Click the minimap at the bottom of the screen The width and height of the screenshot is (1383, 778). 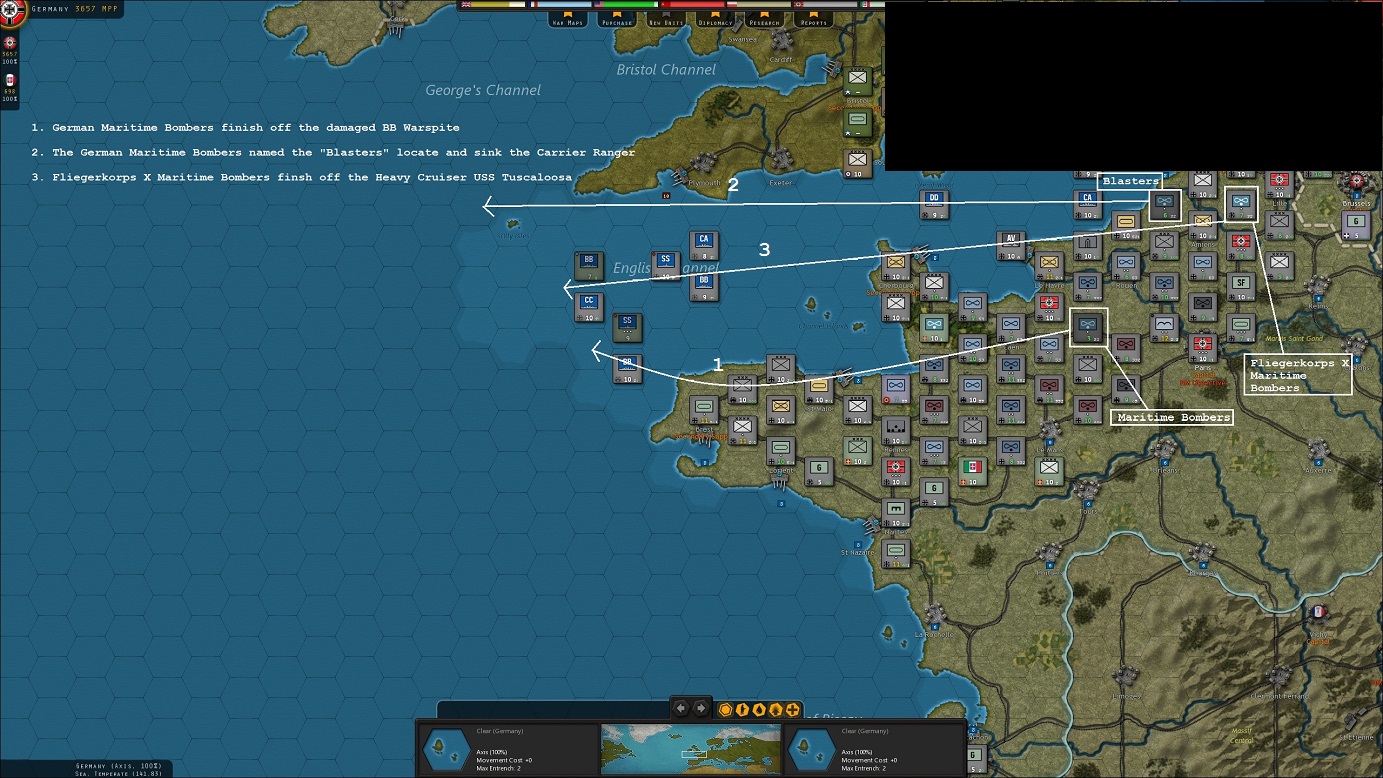(692, 747)
